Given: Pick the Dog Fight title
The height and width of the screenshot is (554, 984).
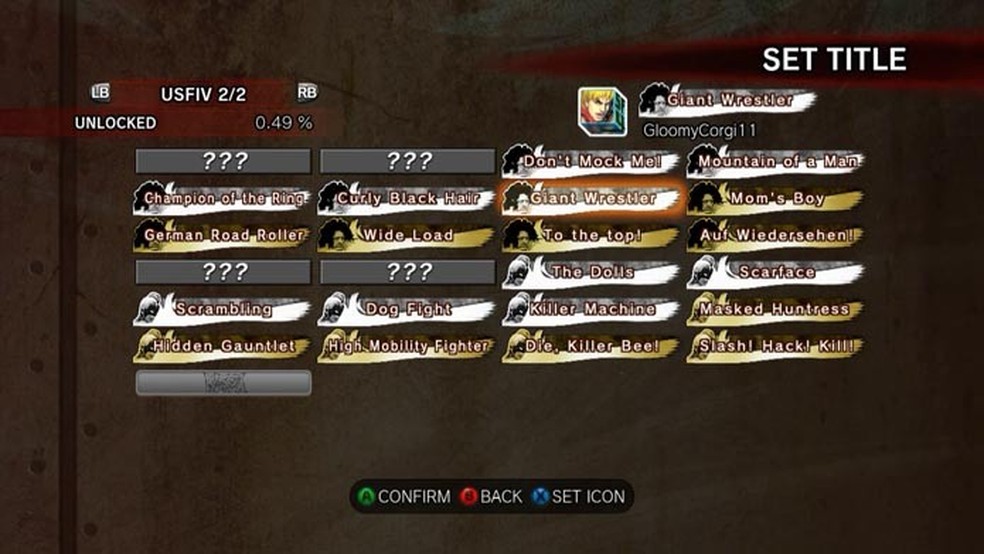Looking at the screenshot, I should (x=407, y=309).
